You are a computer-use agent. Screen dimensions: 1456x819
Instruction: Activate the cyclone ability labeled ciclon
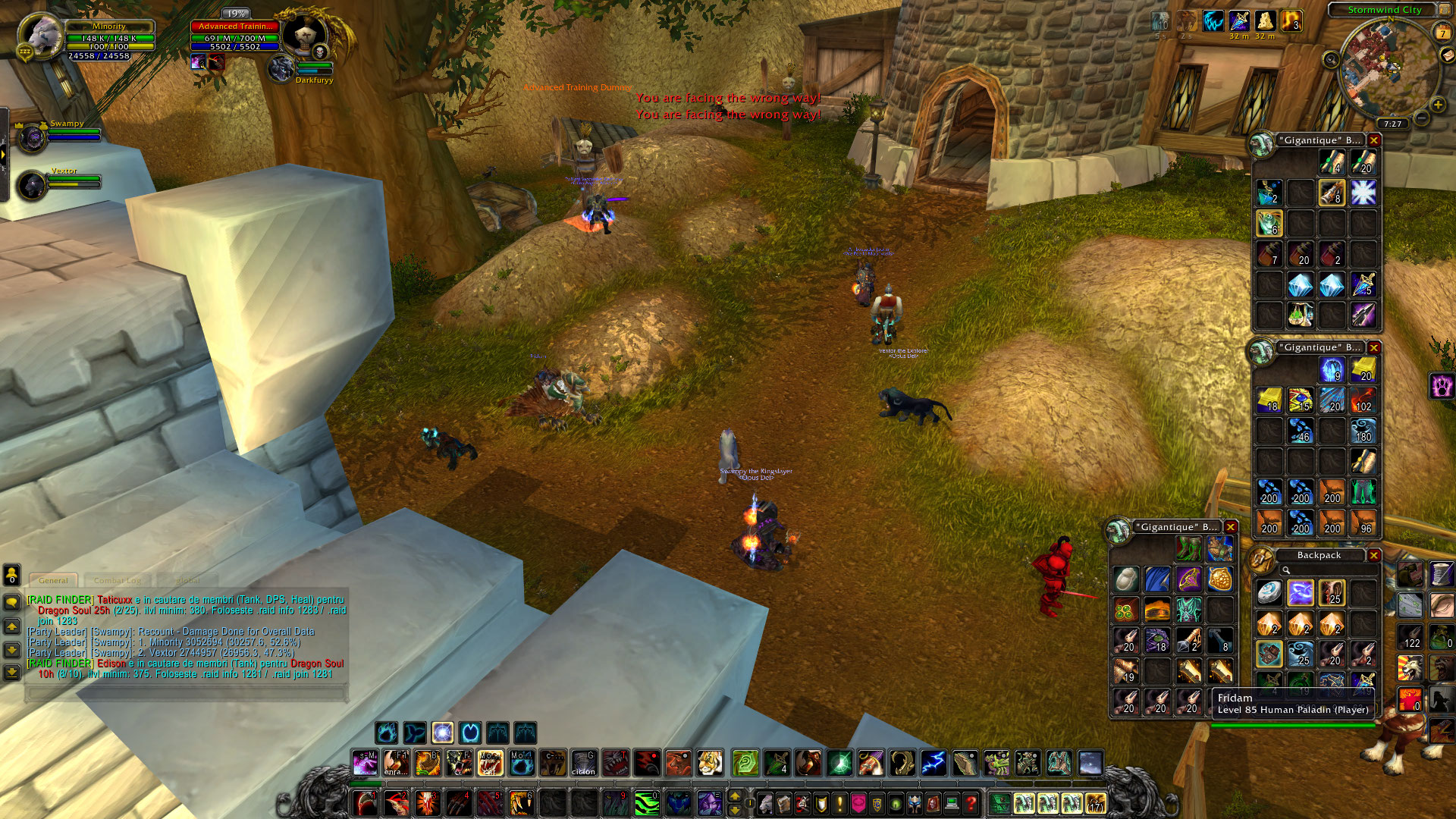pos(583,763)
